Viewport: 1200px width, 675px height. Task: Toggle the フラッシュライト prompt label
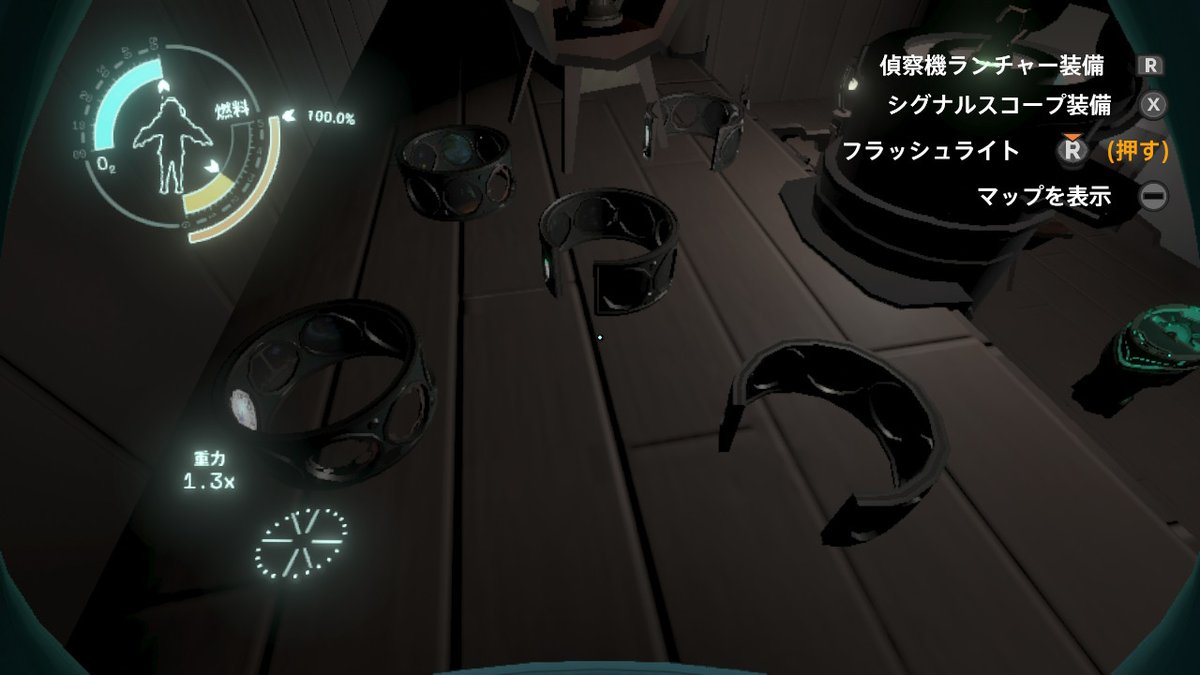click(930, 151)
